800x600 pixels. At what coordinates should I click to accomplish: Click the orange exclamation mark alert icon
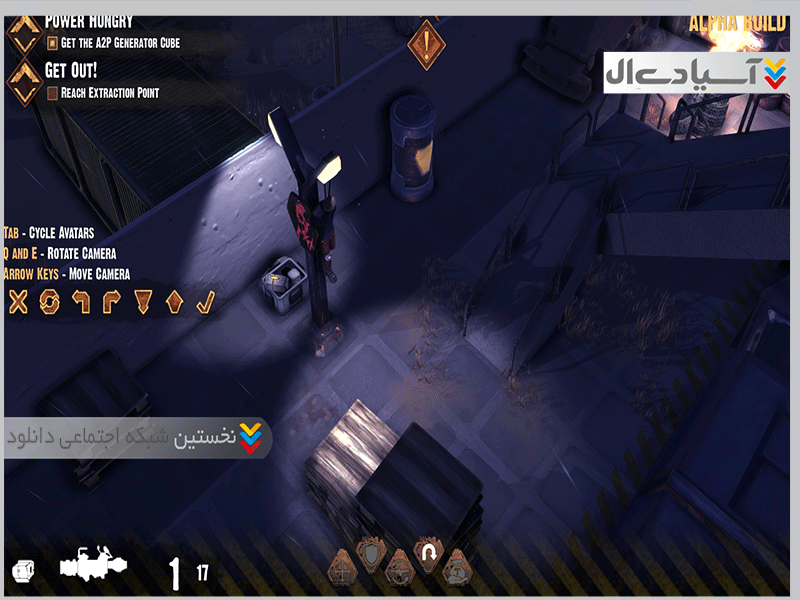tap(427, 44)
